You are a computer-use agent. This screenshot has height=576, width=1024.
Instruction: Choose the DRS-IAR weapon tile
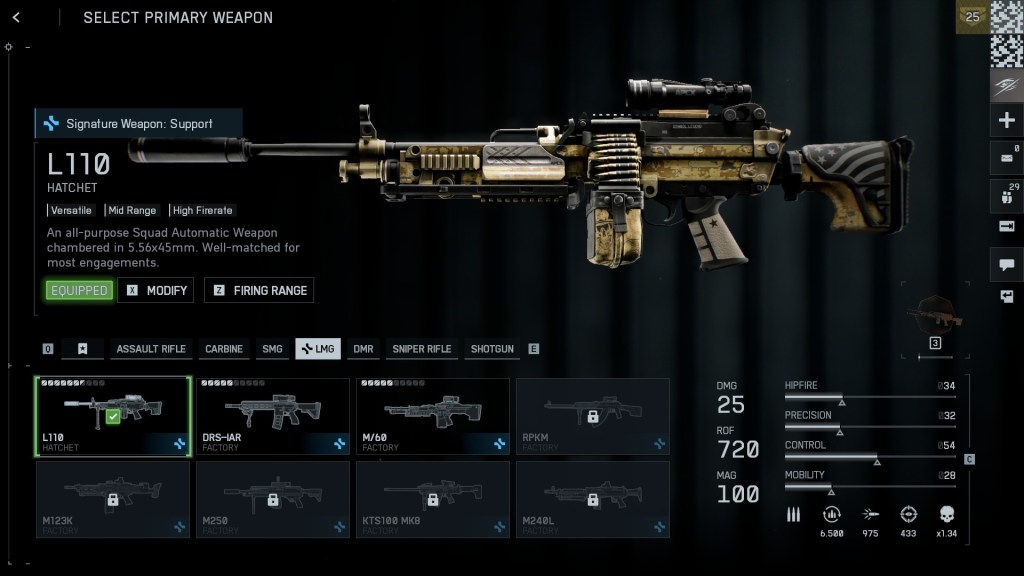click(x=273, y=416)
